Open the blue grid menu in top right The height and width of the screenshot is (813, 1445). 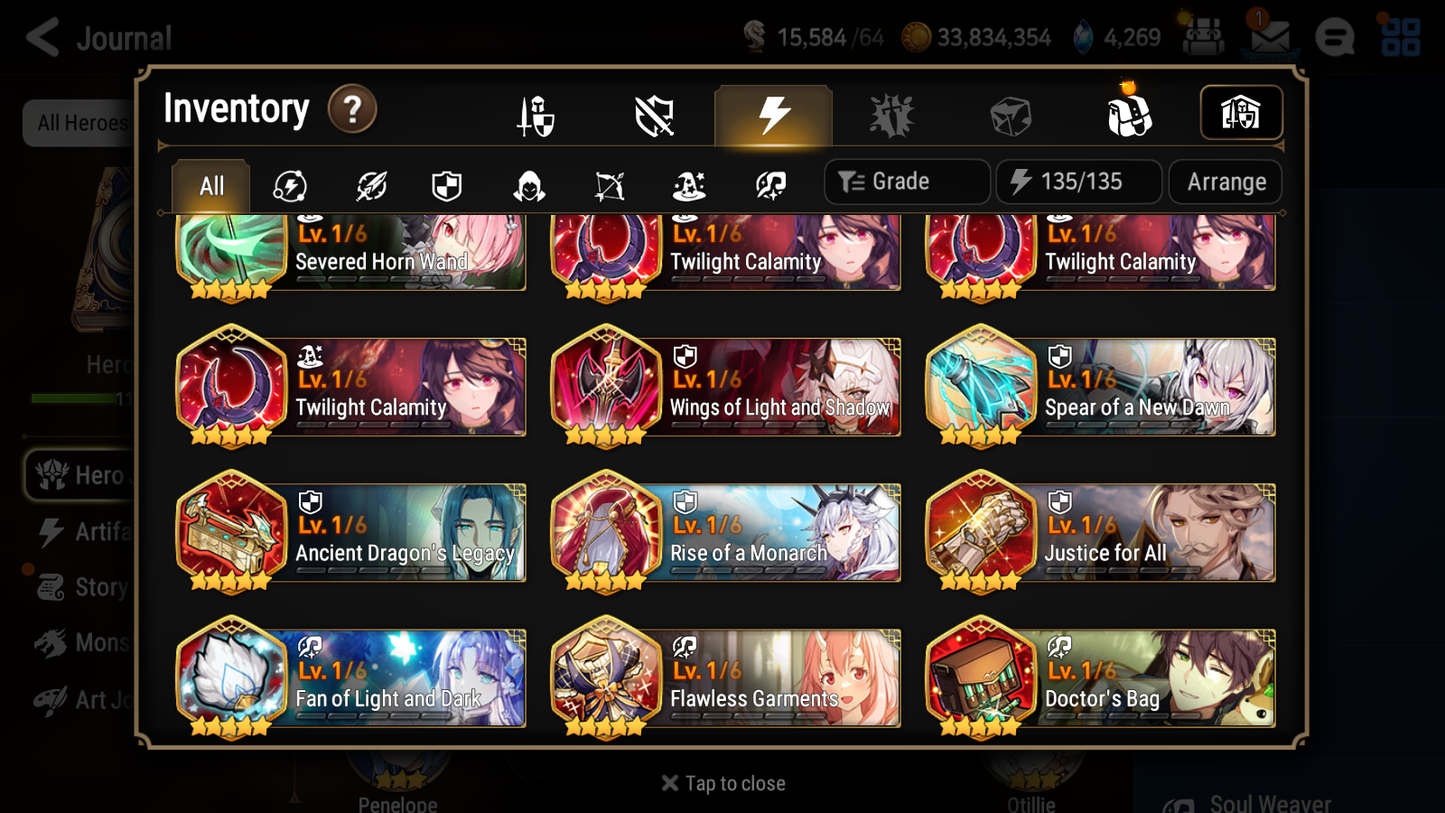(x=1399, y=36)
